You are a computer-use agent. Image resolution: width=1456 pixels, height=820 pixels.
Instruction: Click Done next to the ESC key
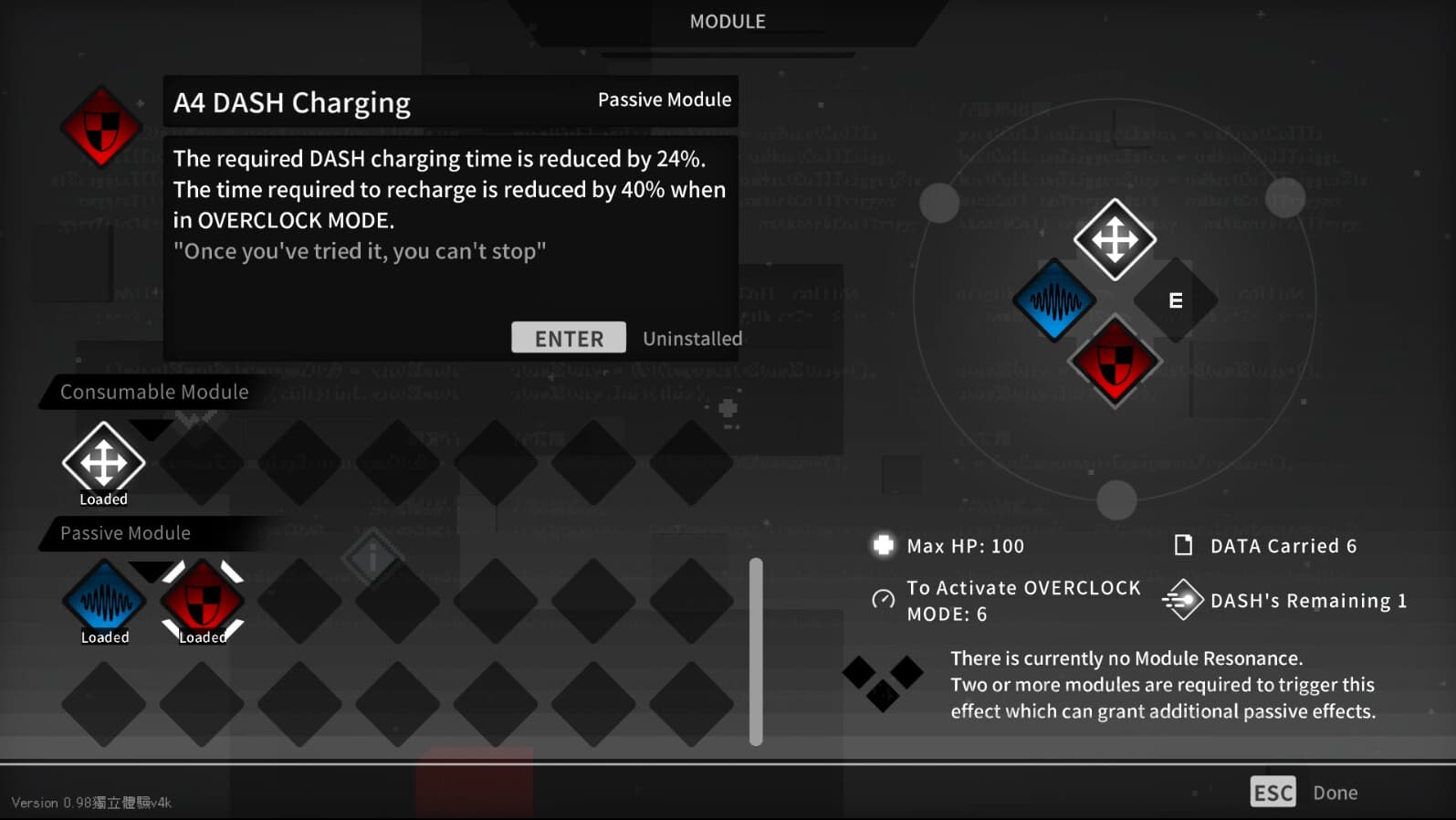pyautogui.click(x=1336, y=792)
